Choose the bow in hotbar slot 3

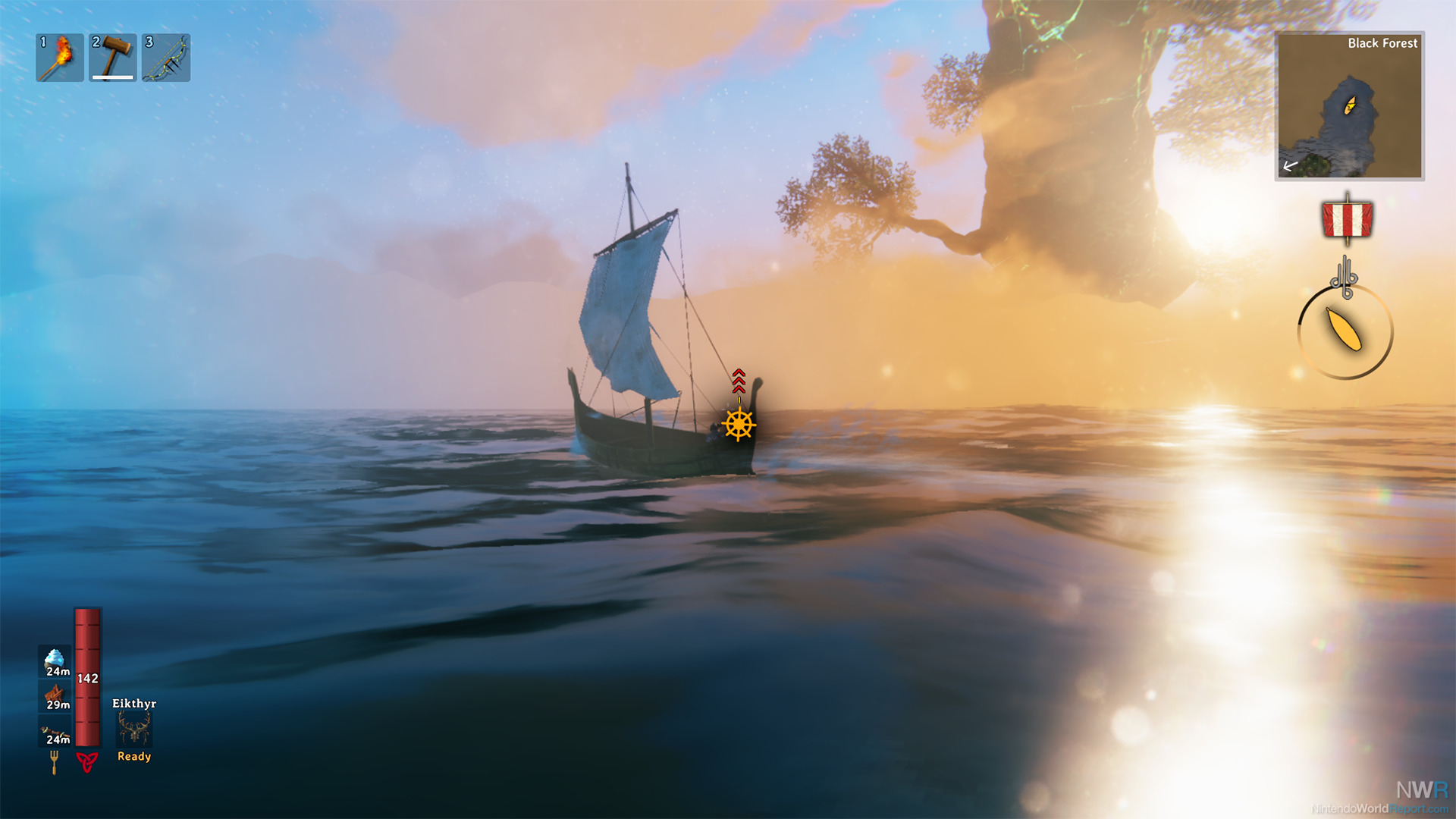click(x=166, y=58)
